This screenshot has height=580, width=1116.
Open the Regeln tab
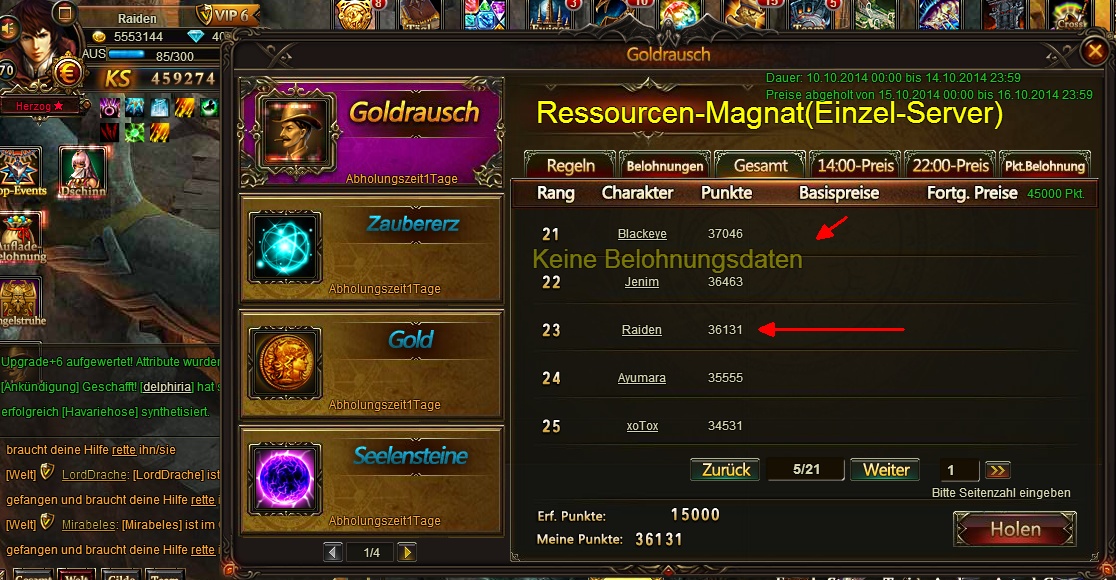[x=570, y=165]
